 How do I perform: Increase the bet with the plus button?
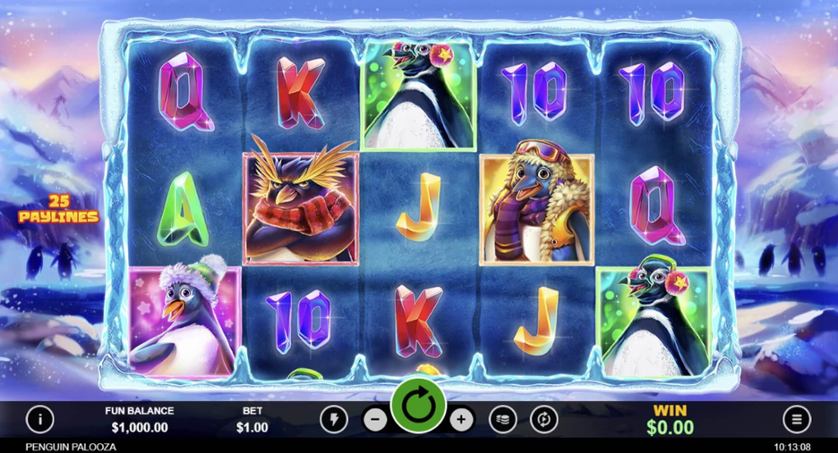coord(461,418)
